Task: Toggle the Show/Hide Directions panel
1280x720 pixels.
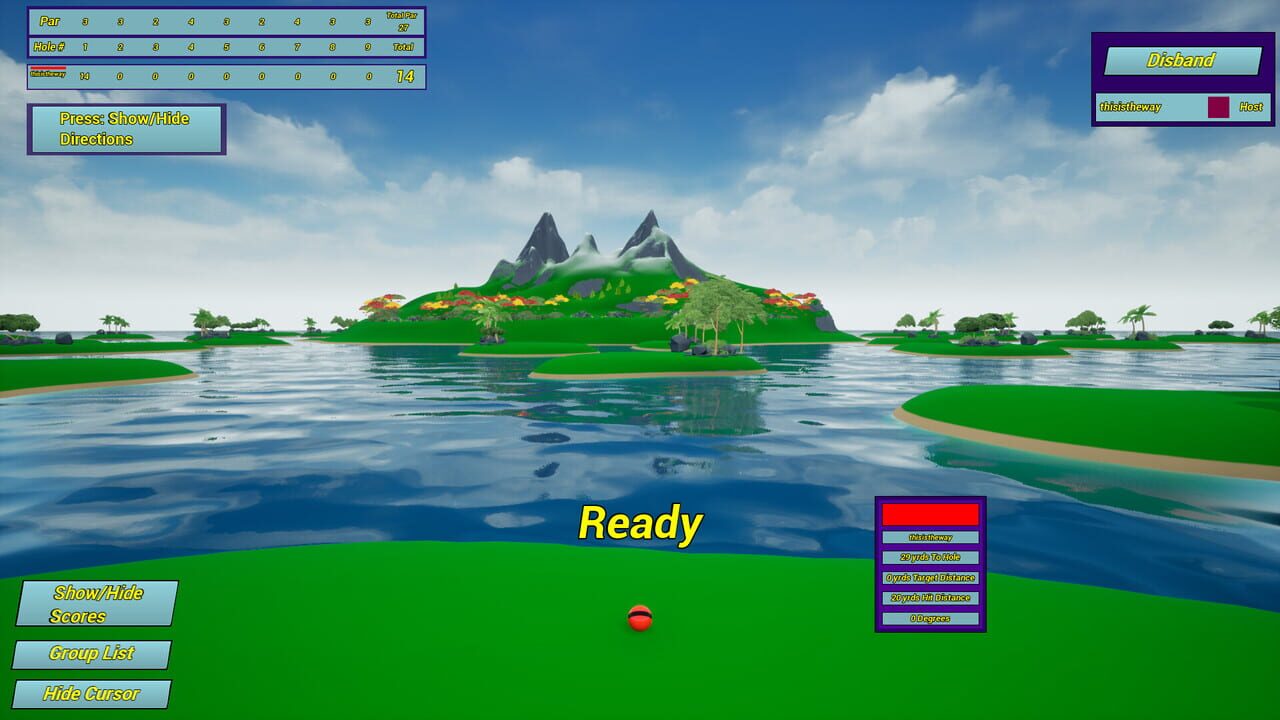Action: [x=126, y=129]
